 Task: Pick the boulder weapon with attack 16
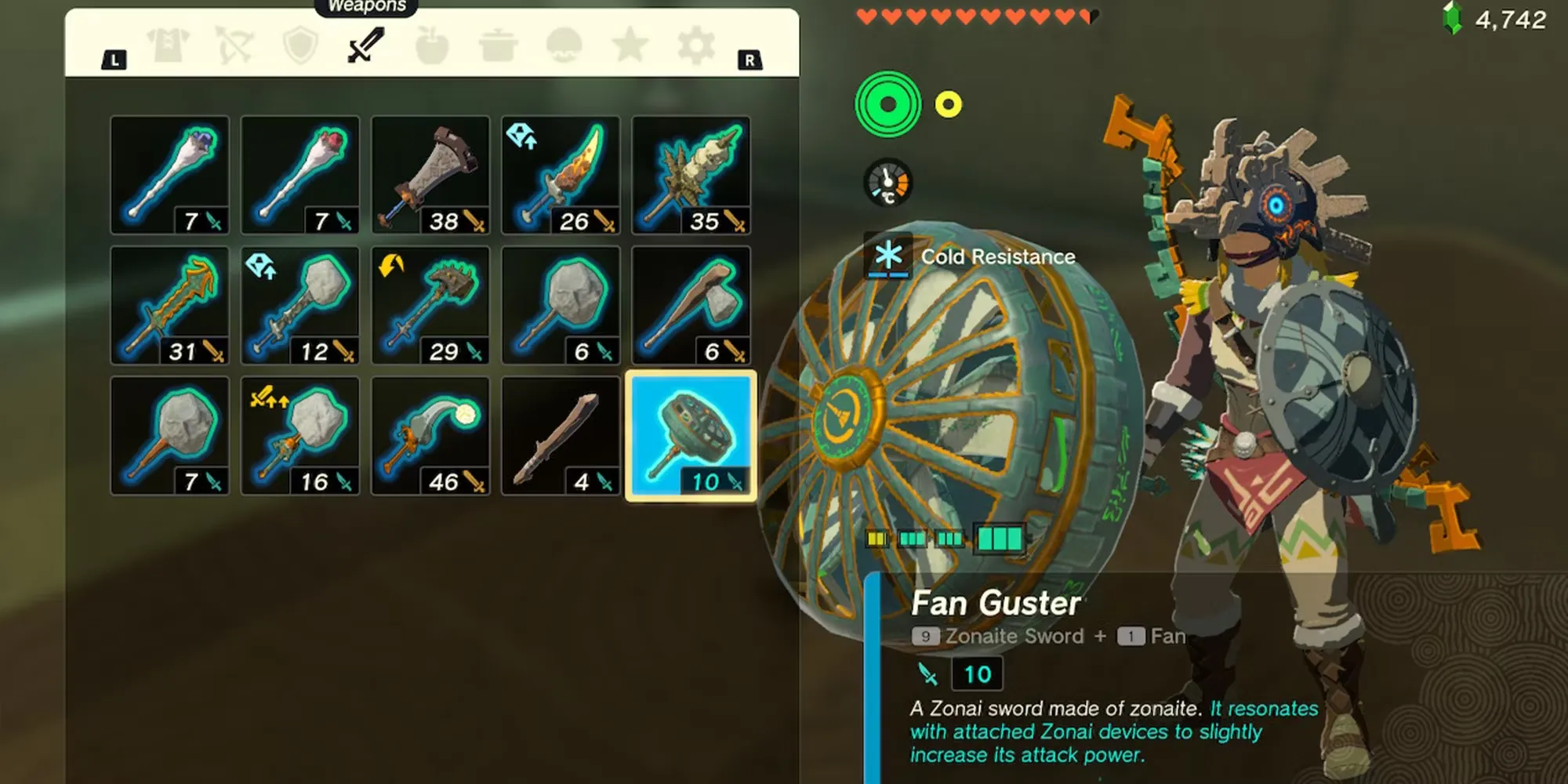click(x=300, y=436)
